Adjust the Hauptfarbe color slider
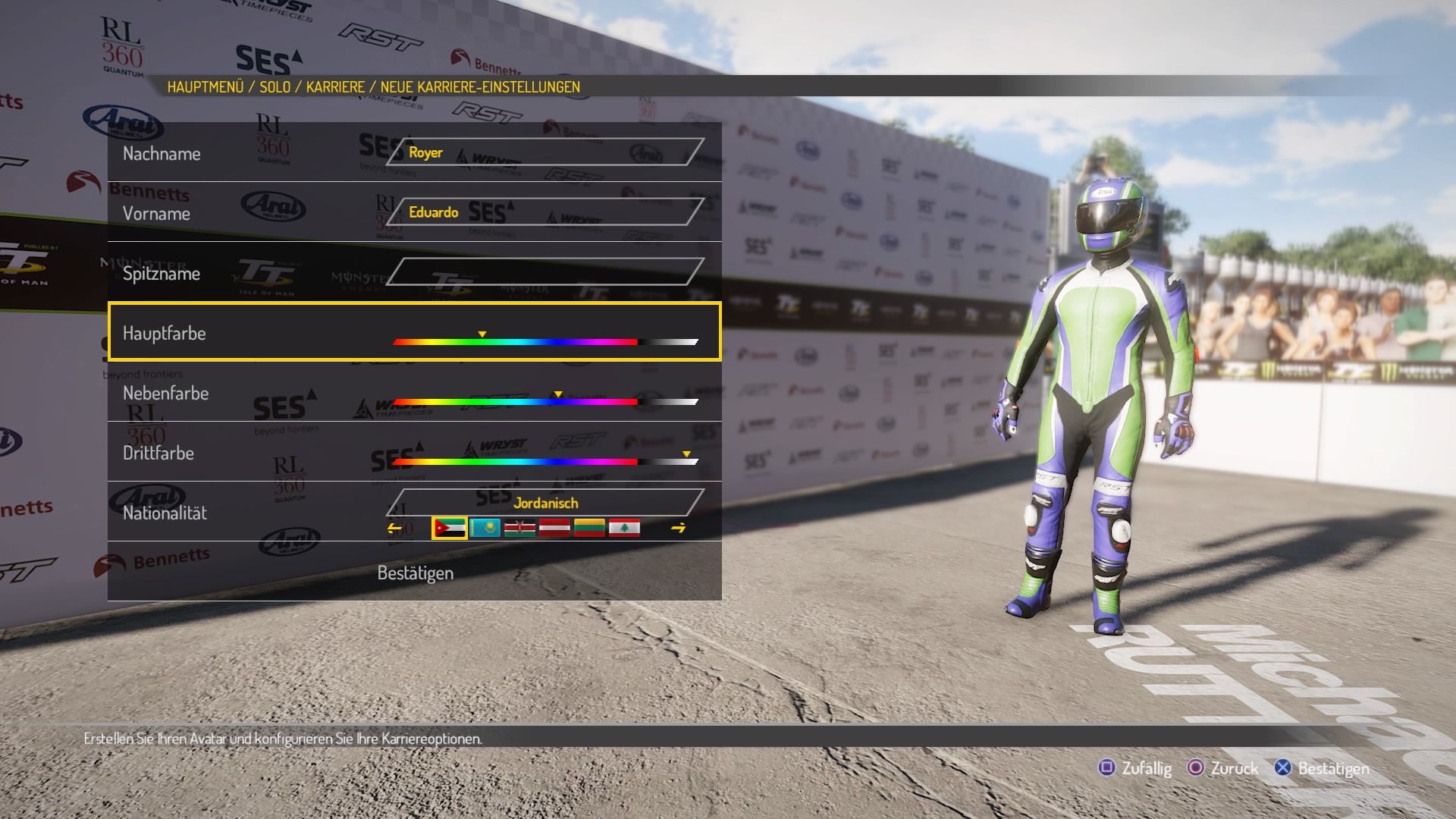 [x=544, y=342]
